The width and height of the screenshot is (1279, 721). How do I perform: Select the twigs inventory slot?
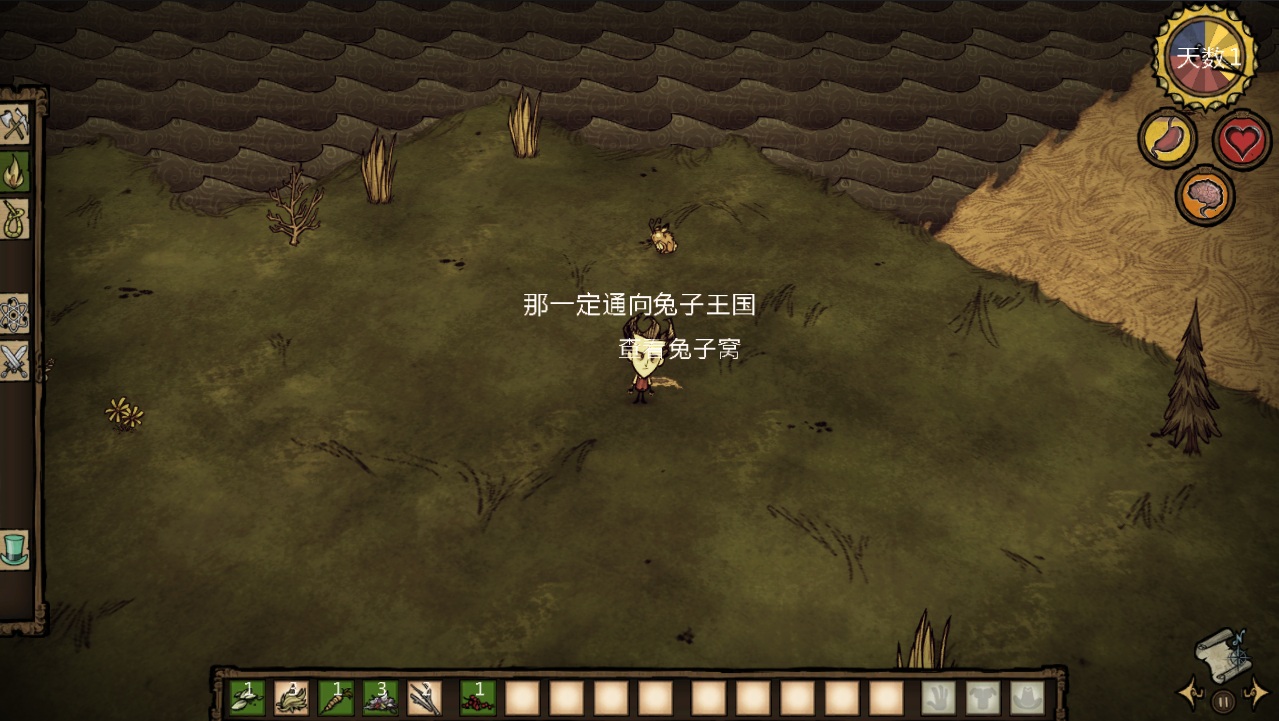pyautogui.click(x=424, y=697)
